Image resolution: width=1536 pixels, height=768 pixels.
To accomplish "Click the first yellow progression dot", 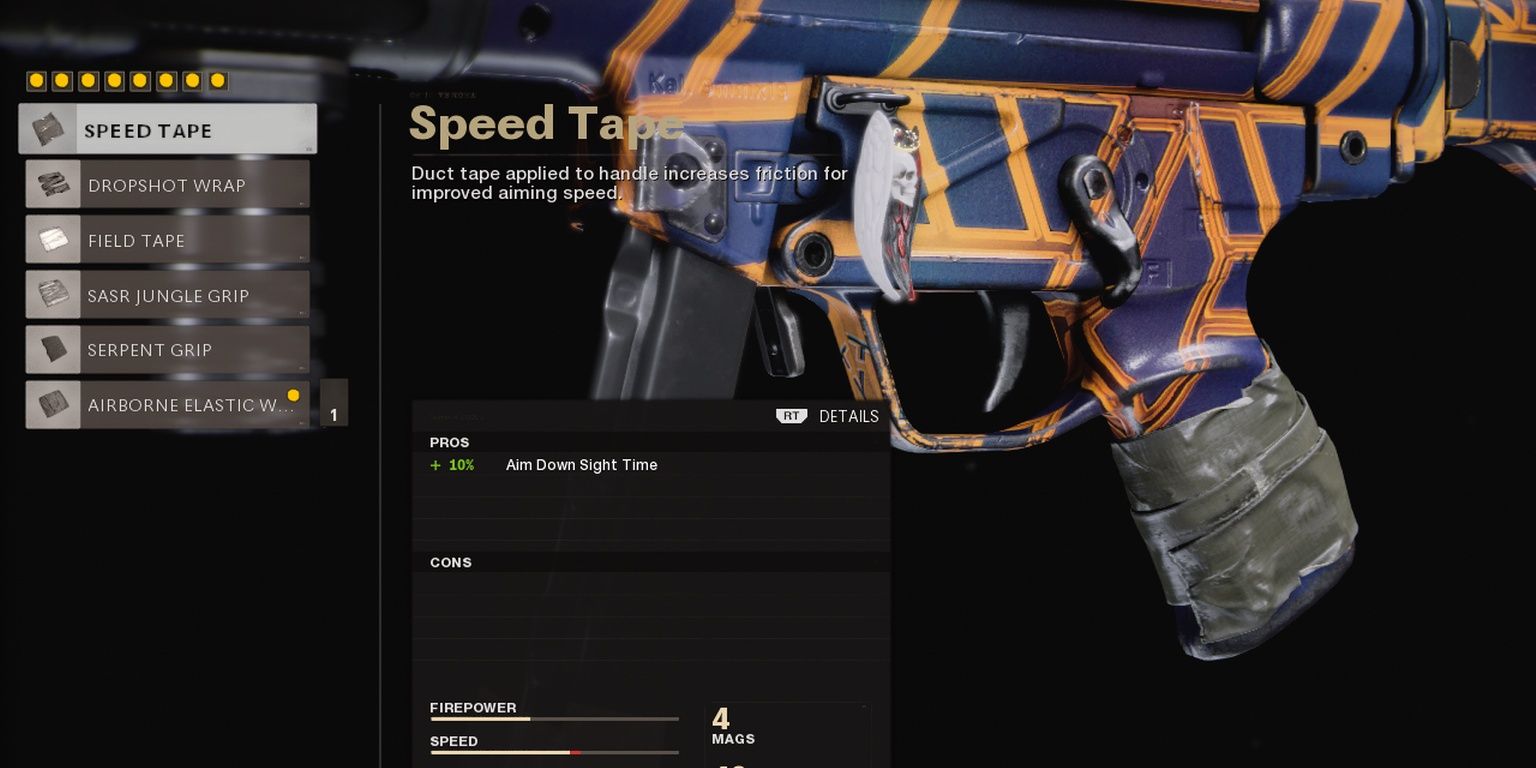I will (36, 79).
